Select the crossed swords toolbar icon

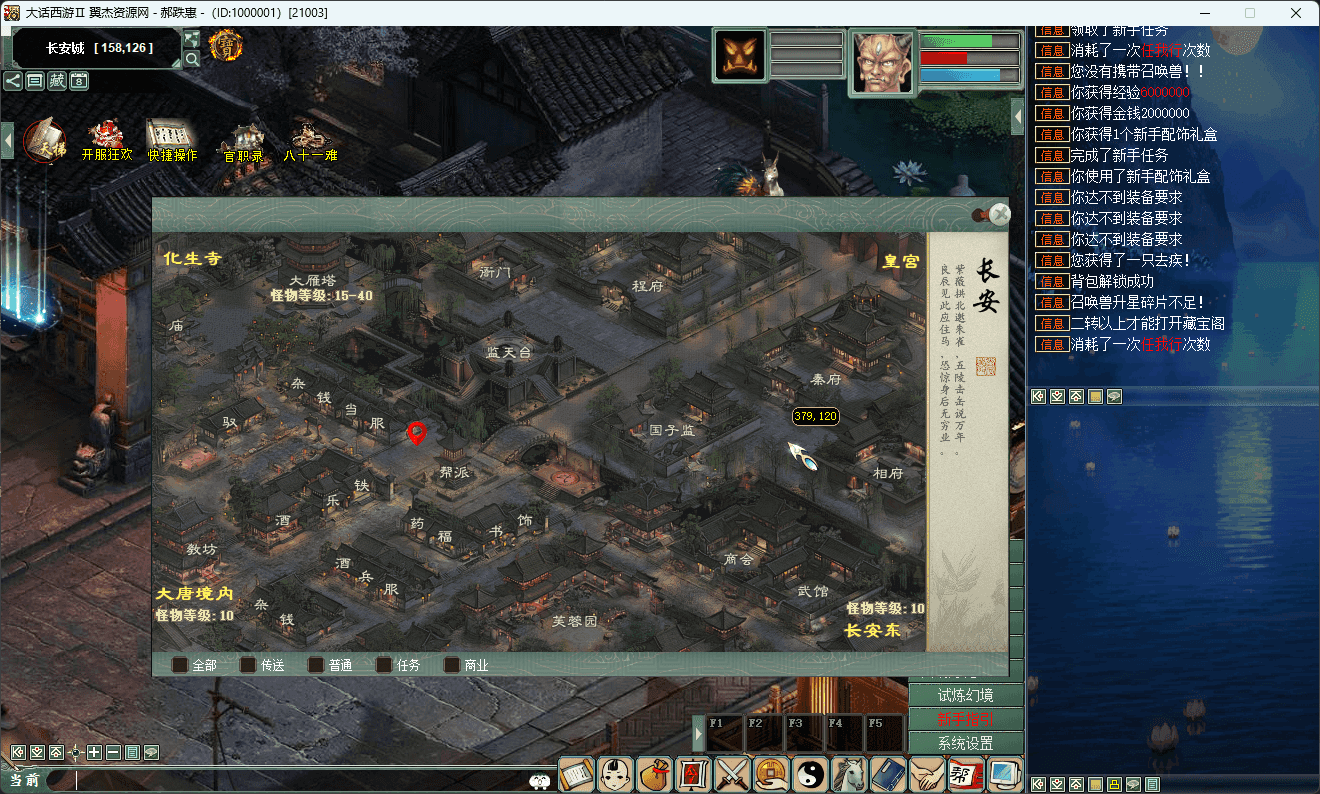733,774
